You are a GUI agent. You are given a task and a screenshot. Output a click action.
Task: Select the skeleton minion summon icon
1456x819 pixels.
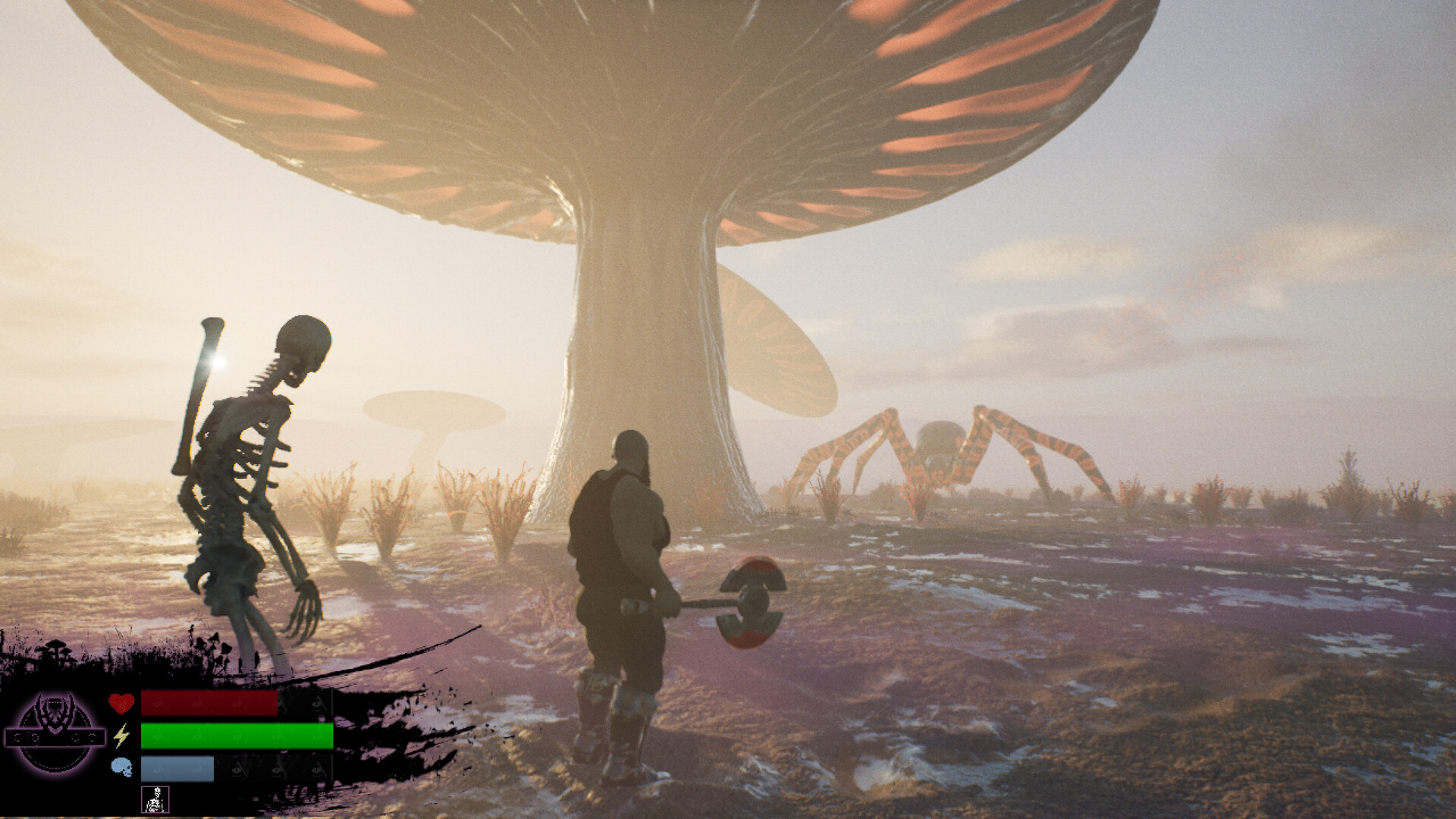[x=155, y=799]
